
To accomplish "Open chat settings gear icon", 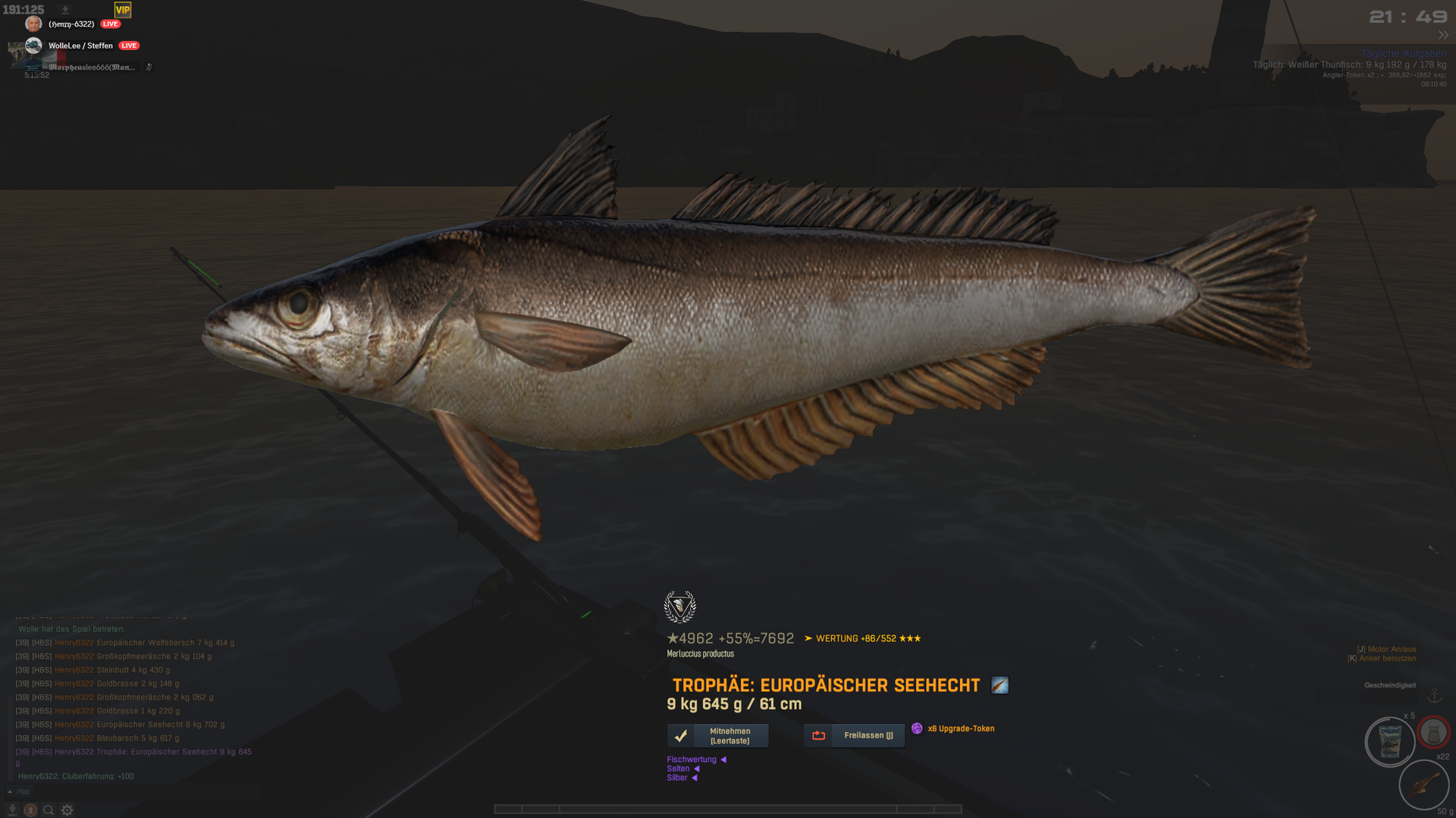I will pyautogui.click(x=67, y=810).
